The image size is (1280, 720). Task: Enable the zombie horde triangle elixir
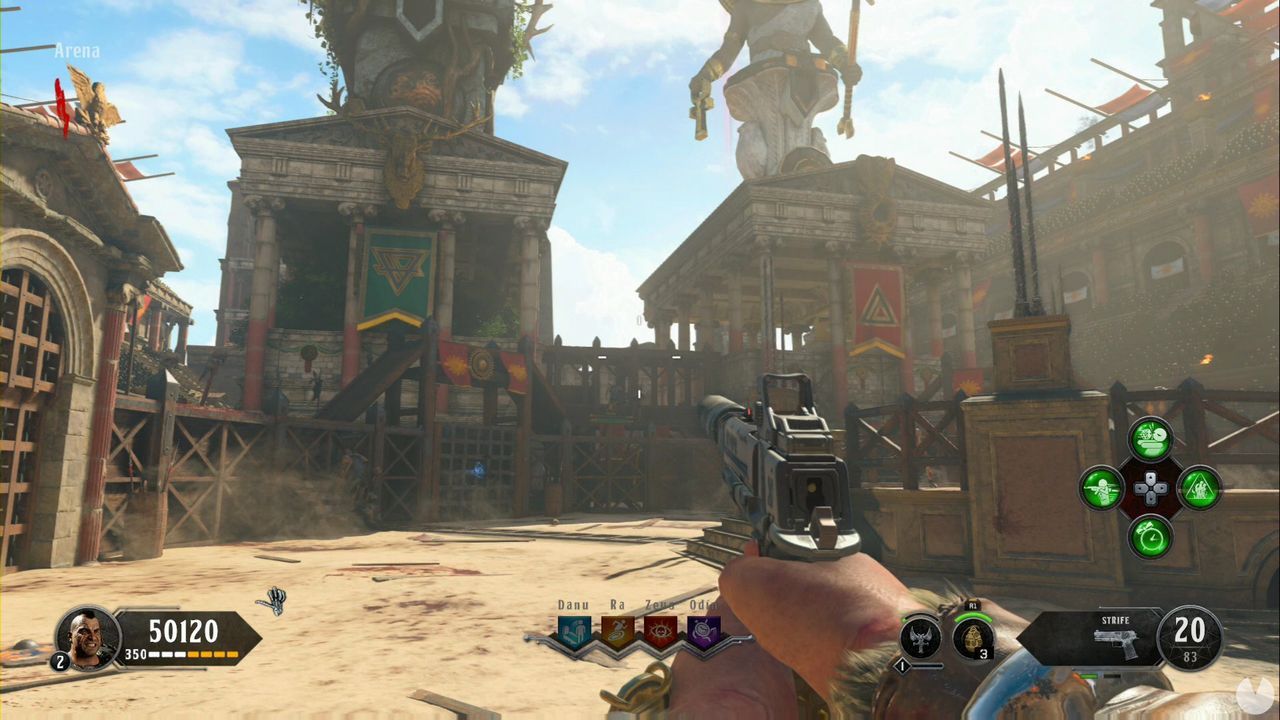click(1200, 489)
